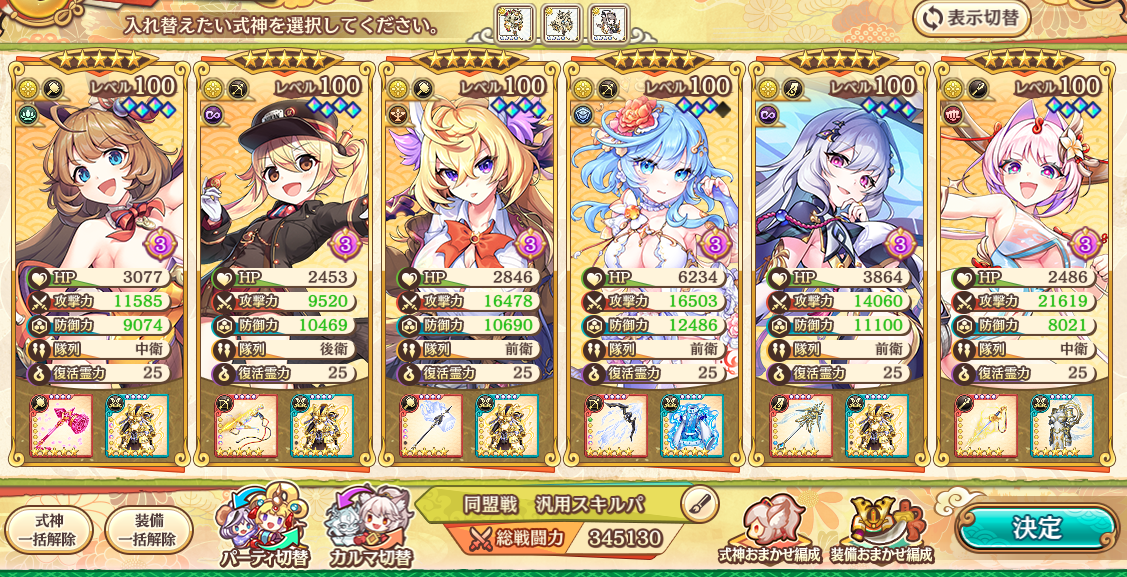Unequip all gear with 装備一括解除
This screenshot has height=577, width=1127.
tap(149, 530)
